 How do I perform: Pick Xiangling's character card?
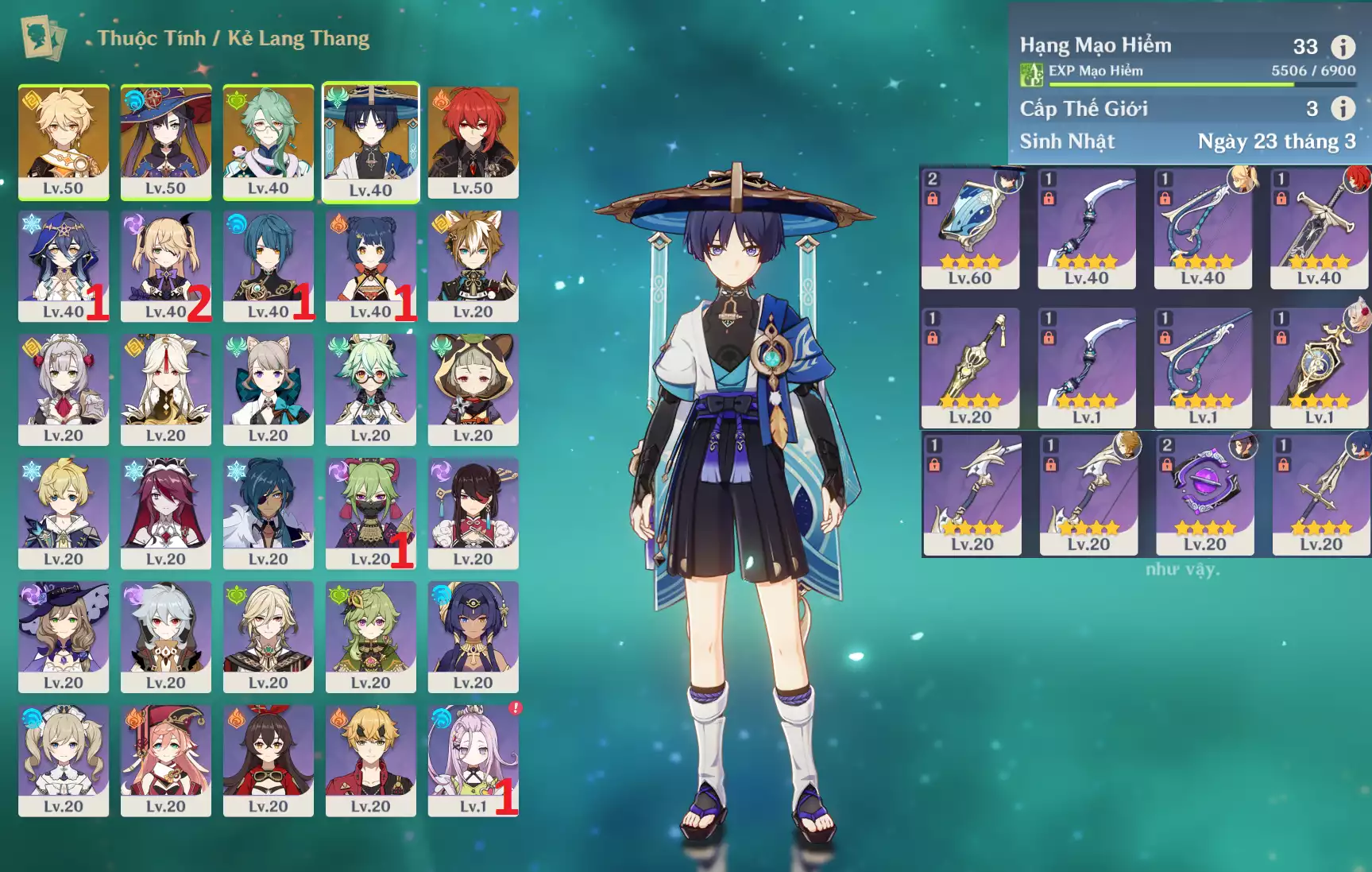[371, 265]
